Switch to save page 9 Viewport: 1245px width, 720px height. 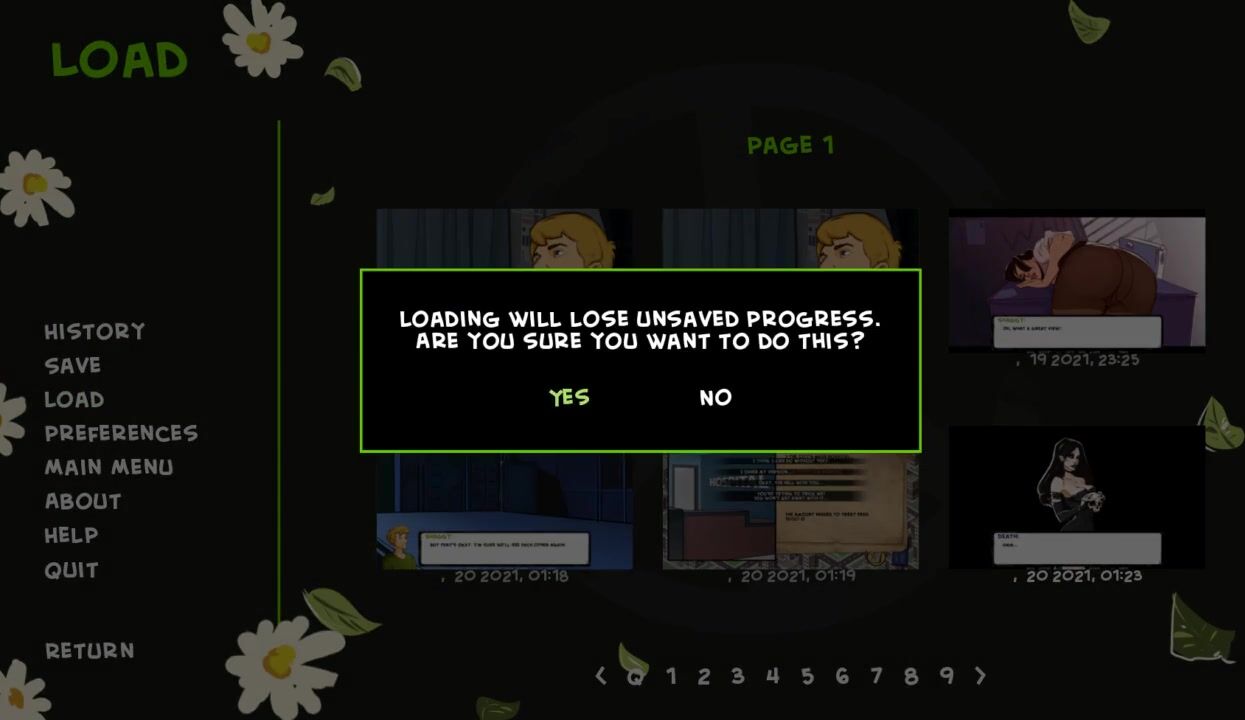click(x=946, y=676)
